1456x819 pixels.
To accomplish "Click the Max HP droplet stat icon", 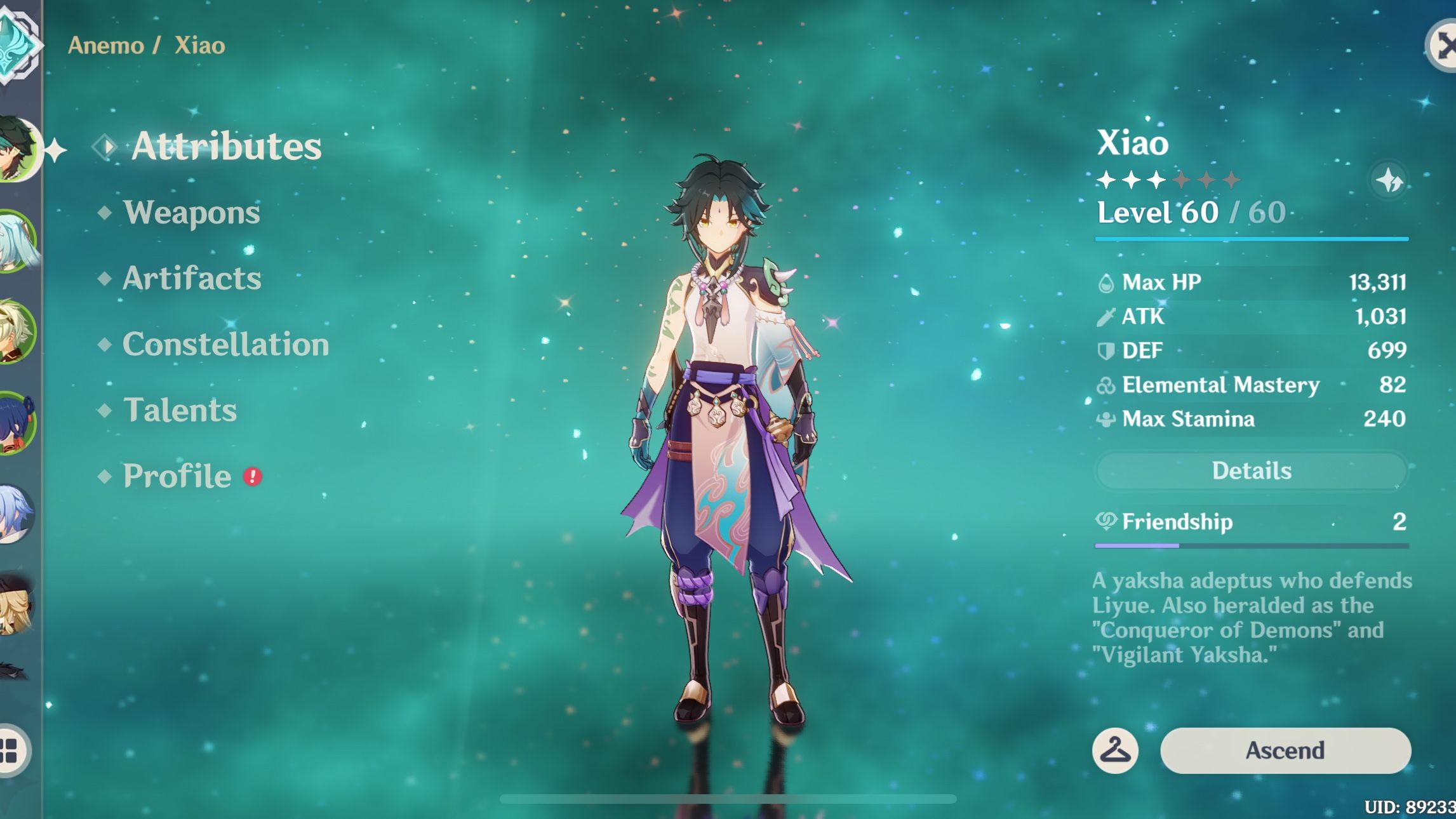I will [1106, 283].
